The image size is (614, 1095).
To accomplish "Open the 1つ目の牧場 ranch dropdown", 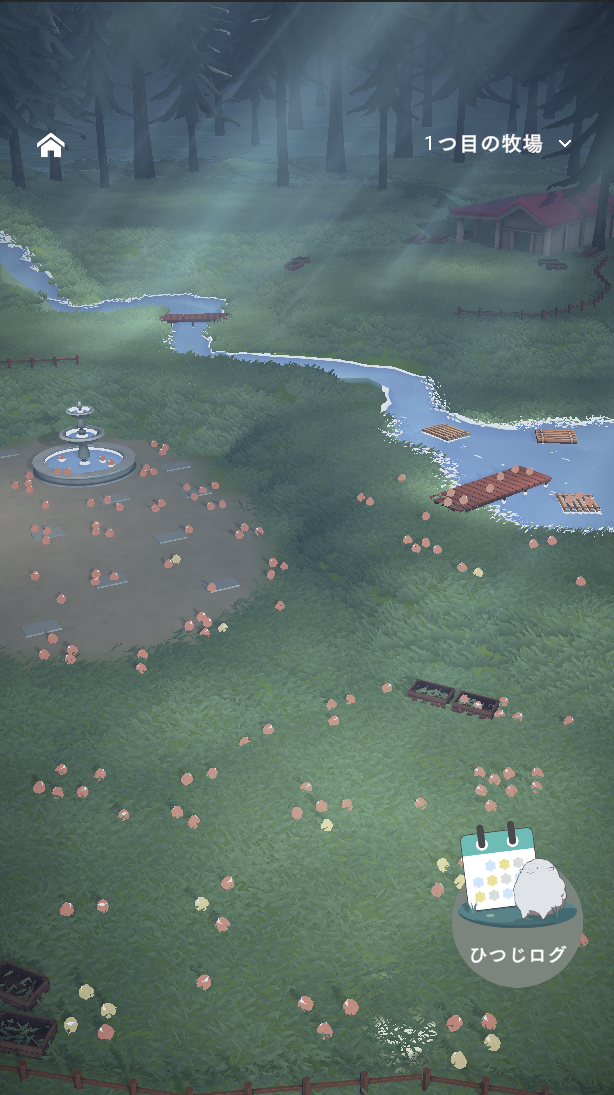I will 497,144.
